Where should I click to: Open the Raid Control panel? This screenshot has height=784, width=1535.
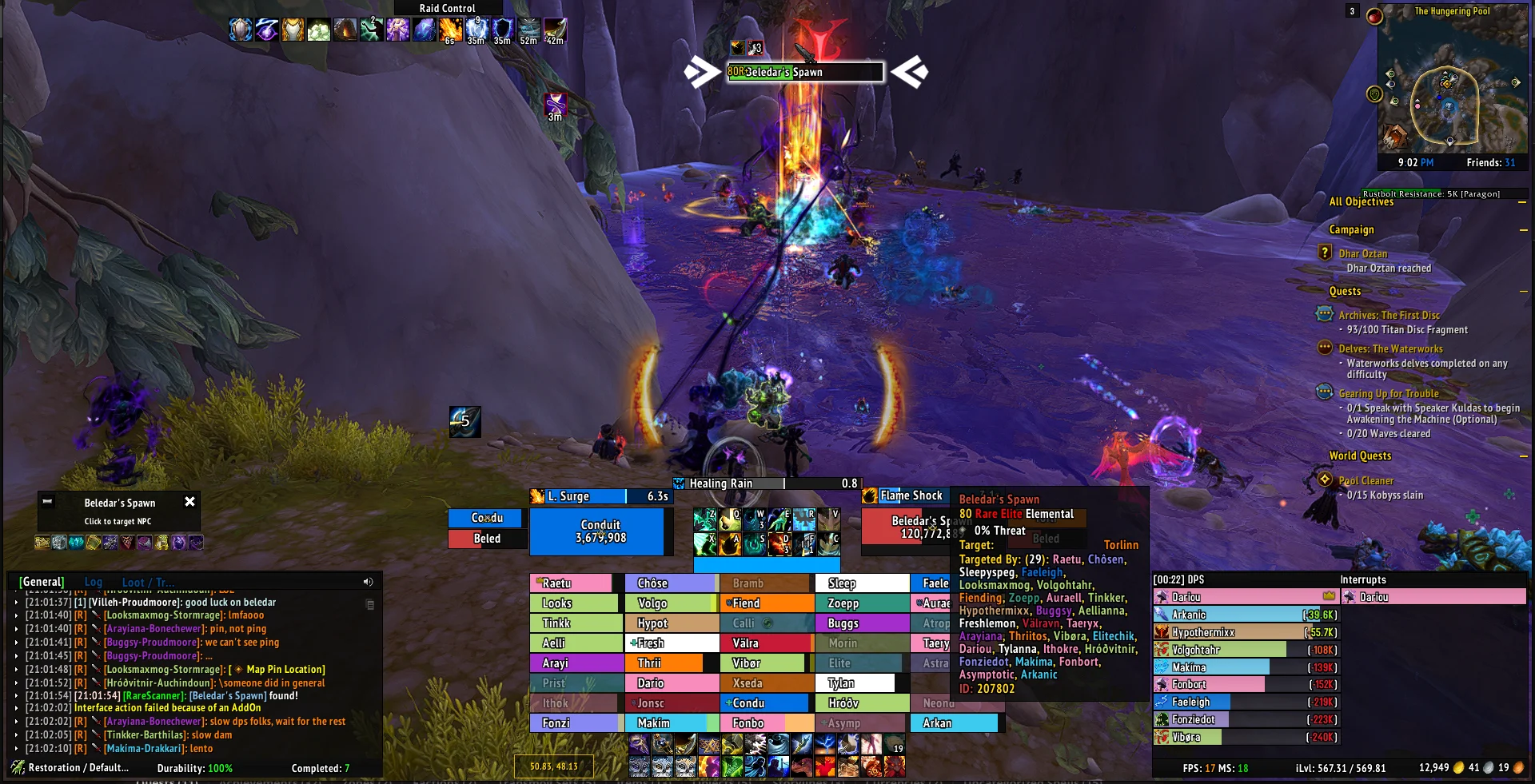pyautogui.click(x=447, y=8)
